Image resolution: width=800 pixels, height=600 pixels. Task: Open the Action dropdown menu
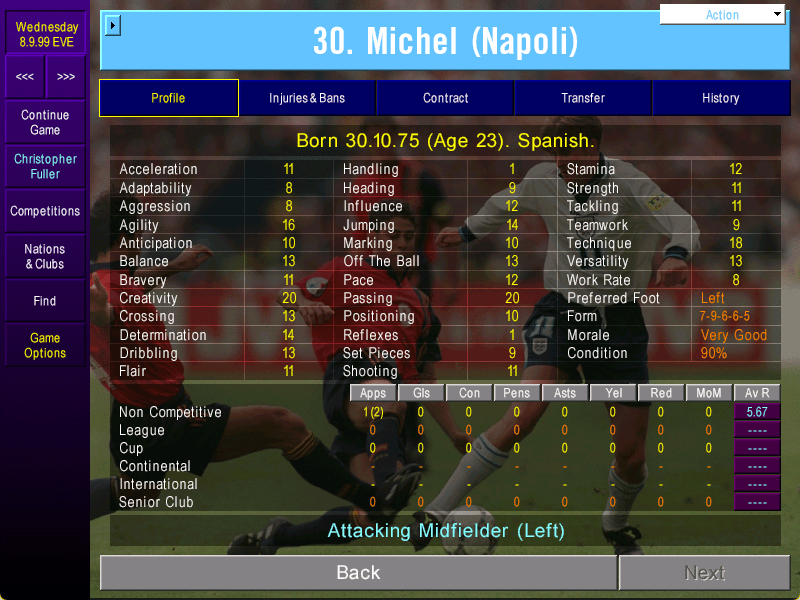[x=723, y=15]
